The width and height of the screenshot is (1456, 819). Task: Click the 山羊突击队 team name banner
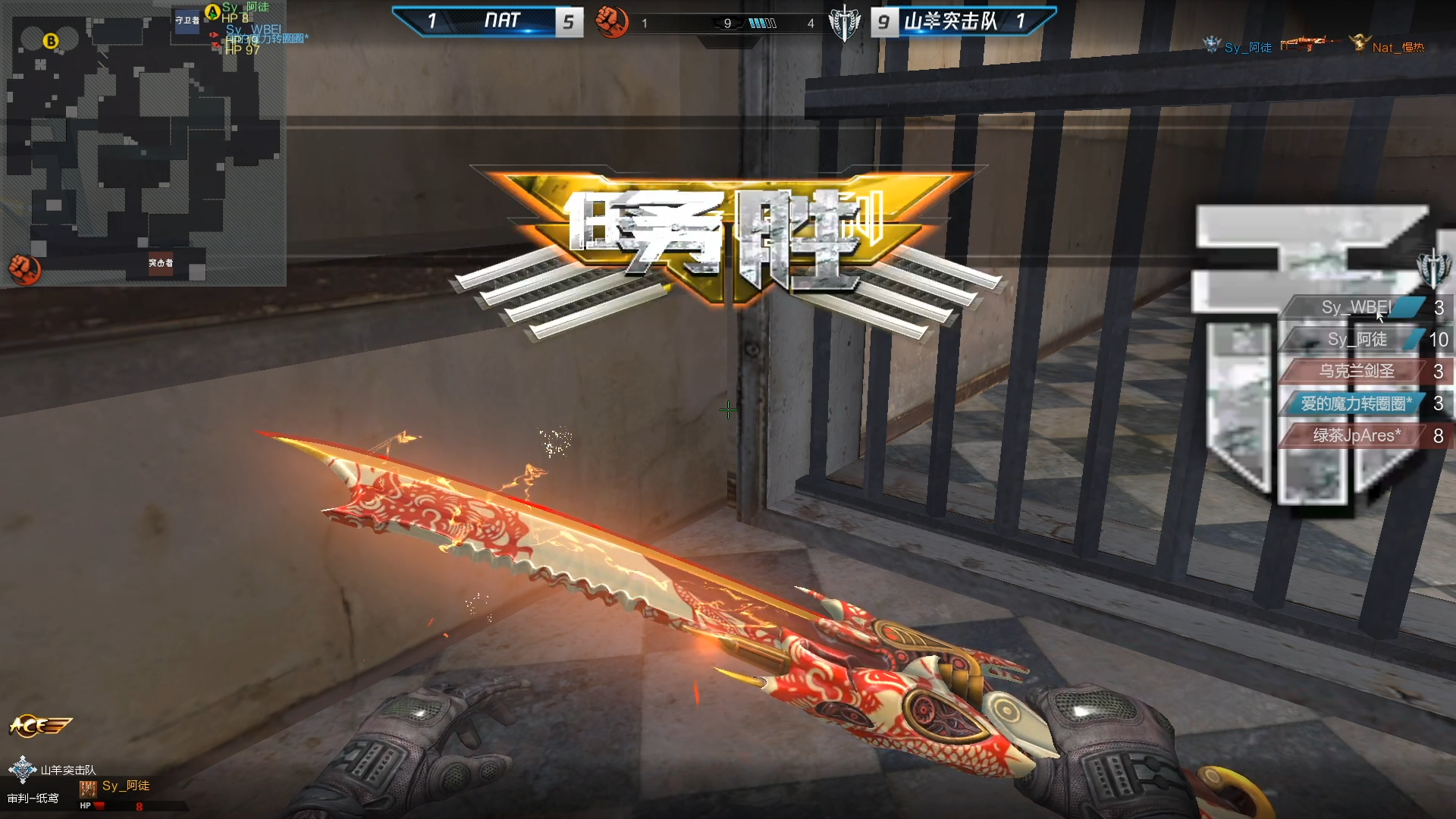(951, 21)
